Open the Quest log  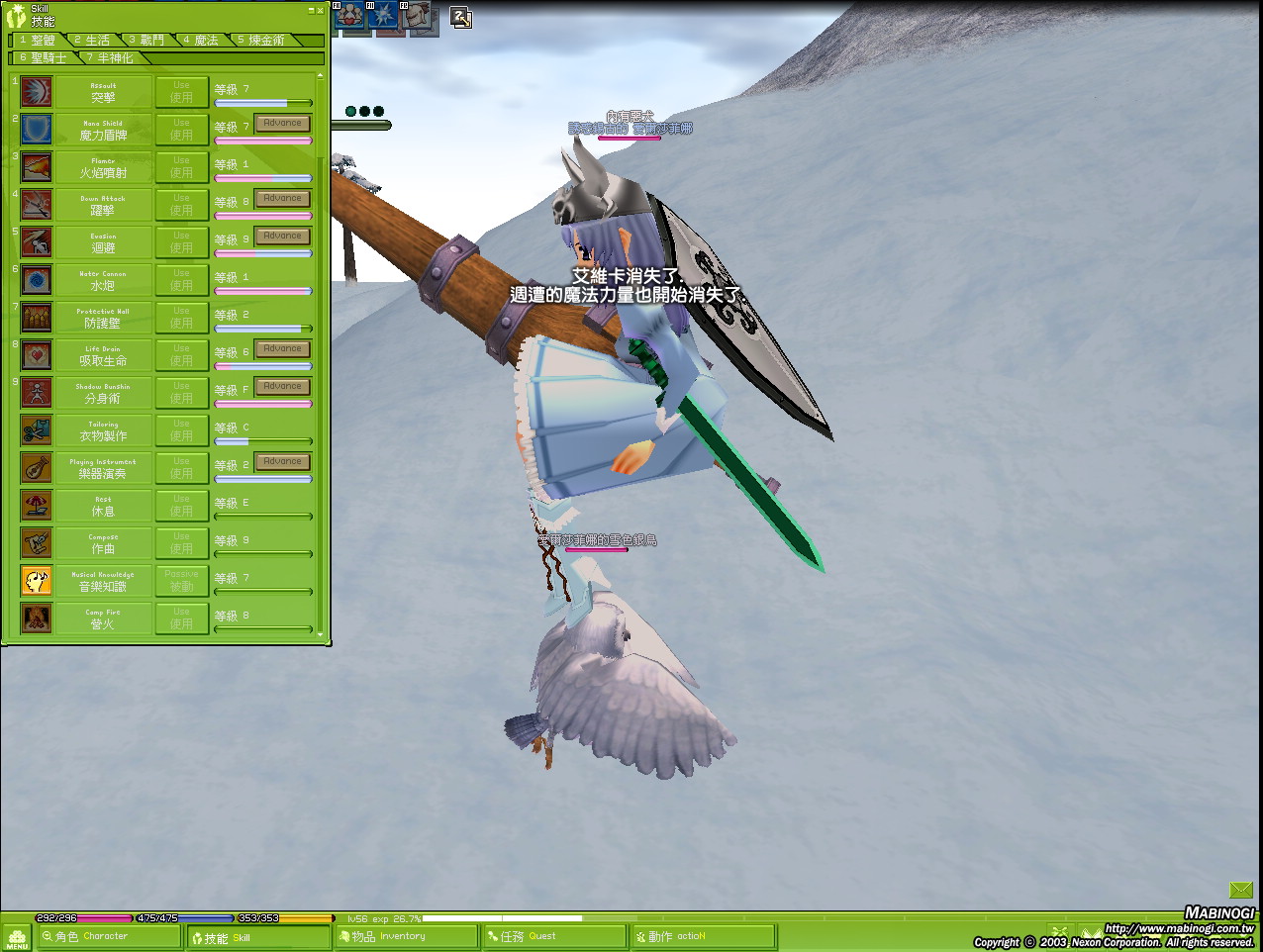554,936
